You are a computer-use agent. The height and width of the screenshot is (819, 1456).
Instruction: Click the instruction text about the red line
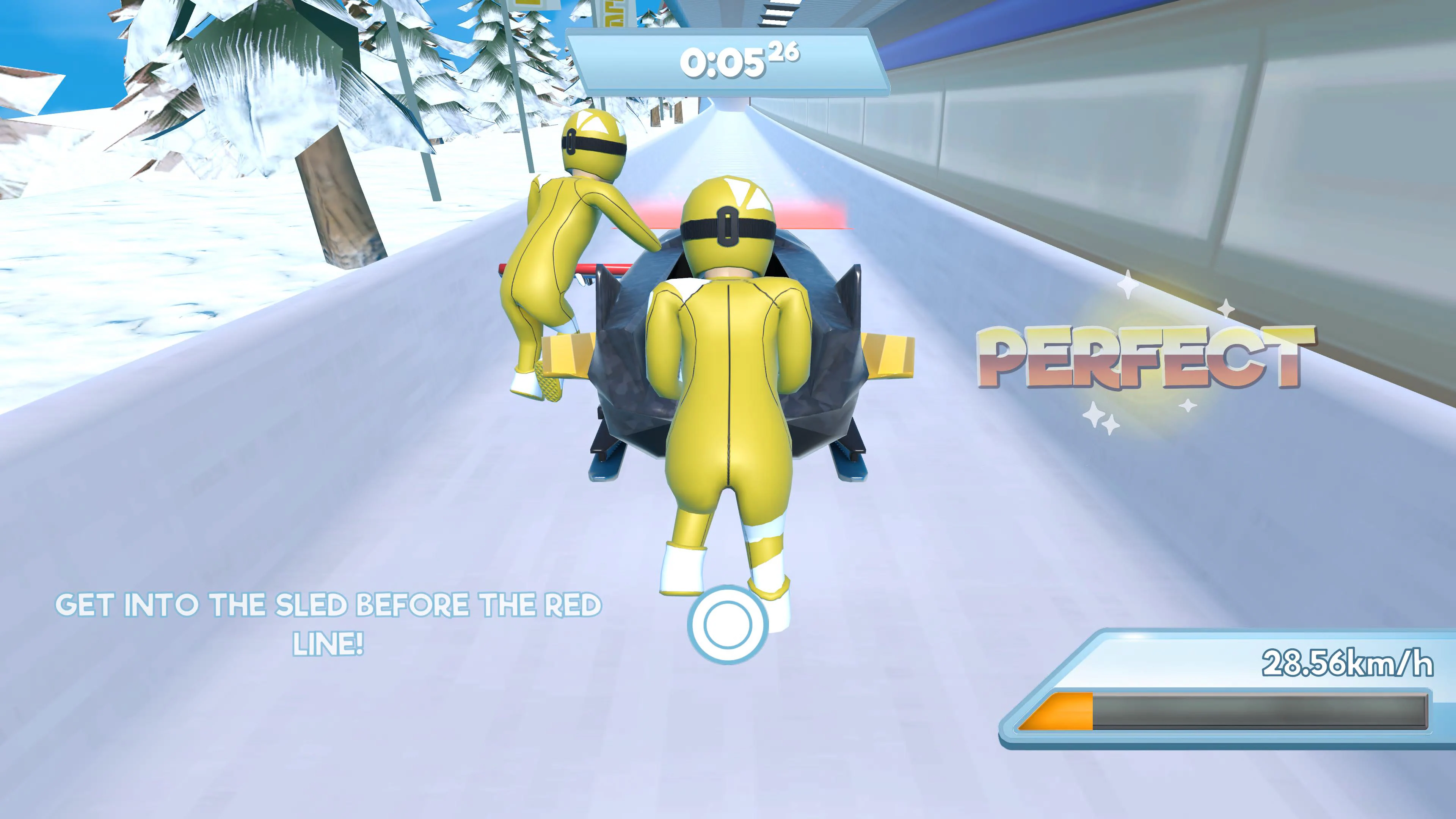click(331, 619)
